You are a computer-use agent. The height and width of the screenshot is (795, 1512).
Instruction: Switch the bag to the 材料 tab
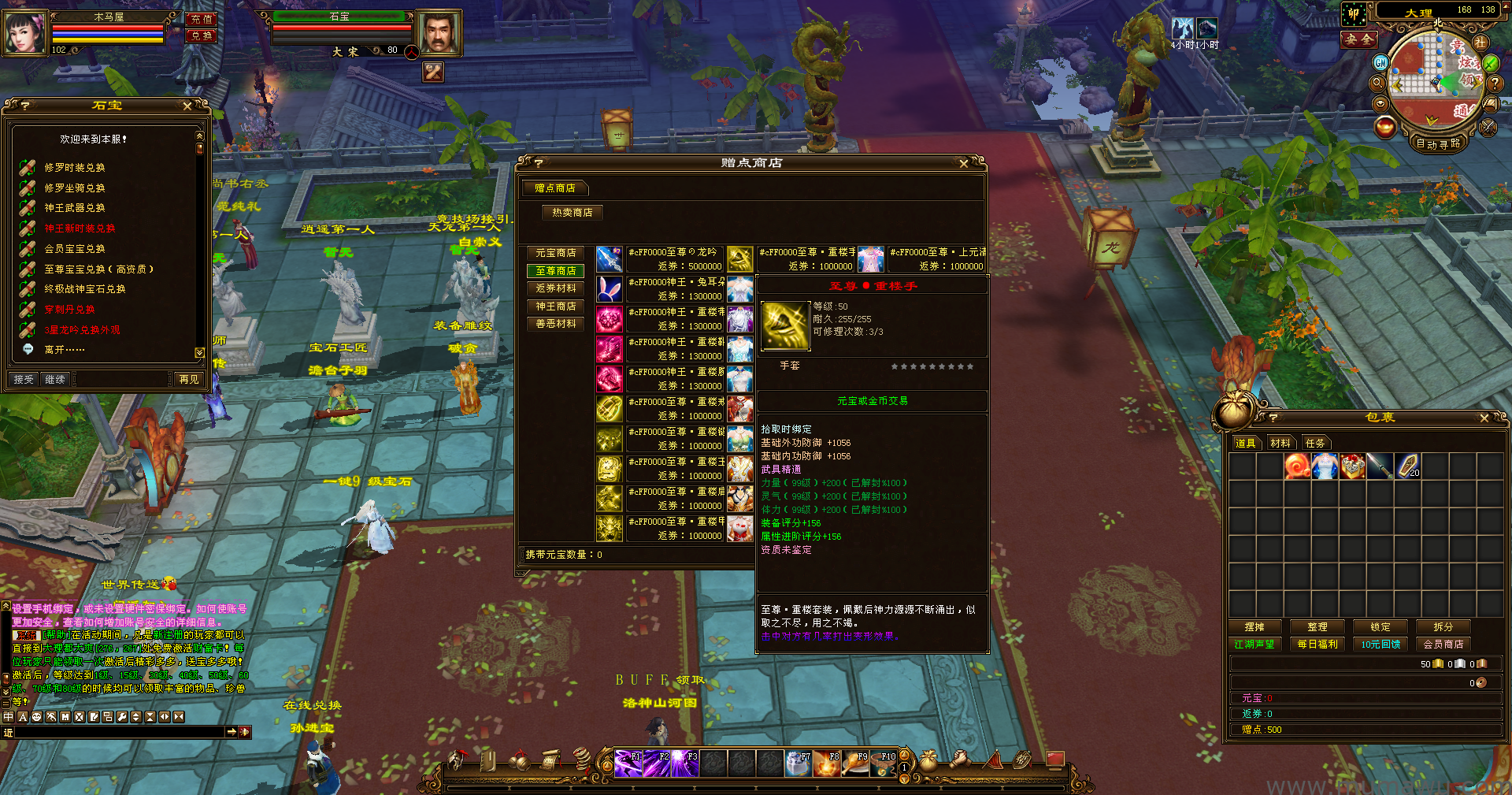point(1280,444)
